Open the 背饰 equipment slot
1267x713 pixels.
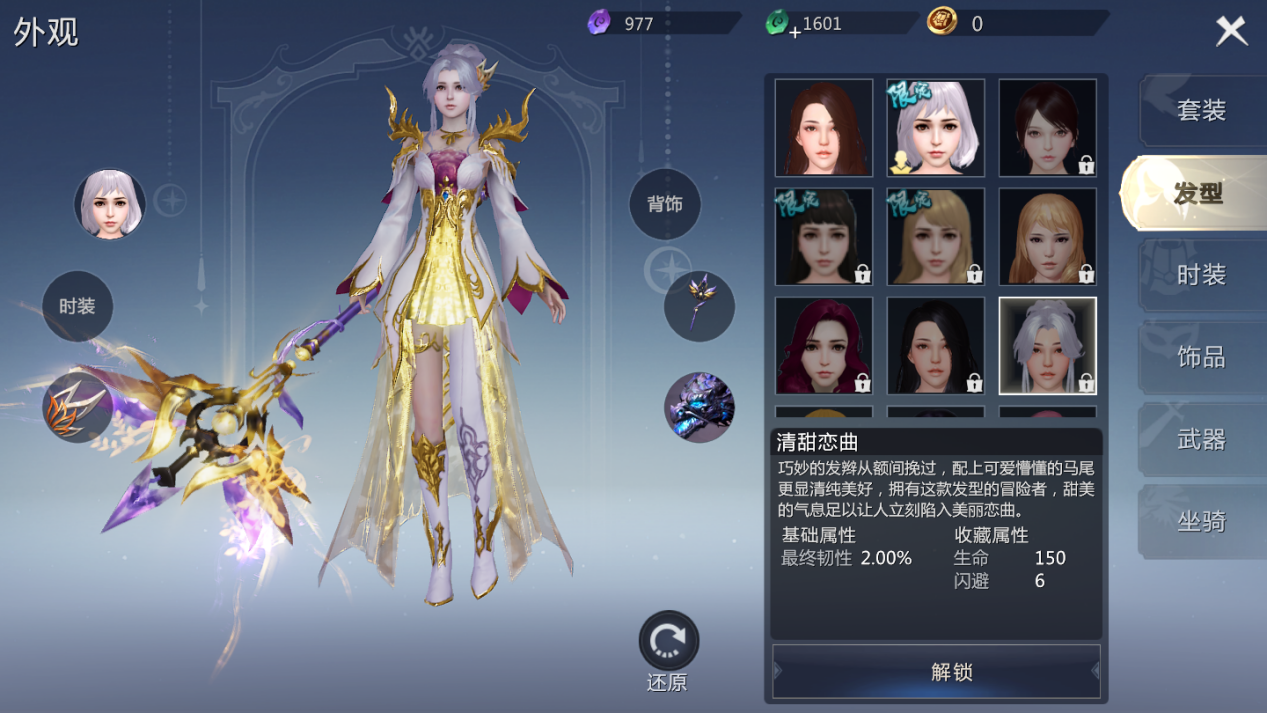coord(665,204)
